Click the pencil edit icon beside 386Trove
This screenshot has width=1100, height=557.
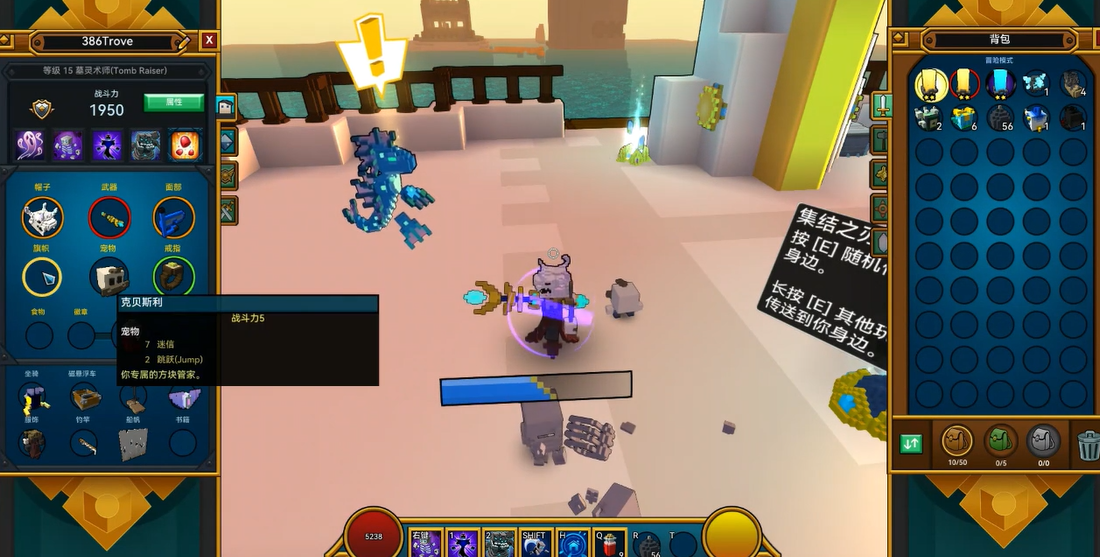tap(182, 41)
